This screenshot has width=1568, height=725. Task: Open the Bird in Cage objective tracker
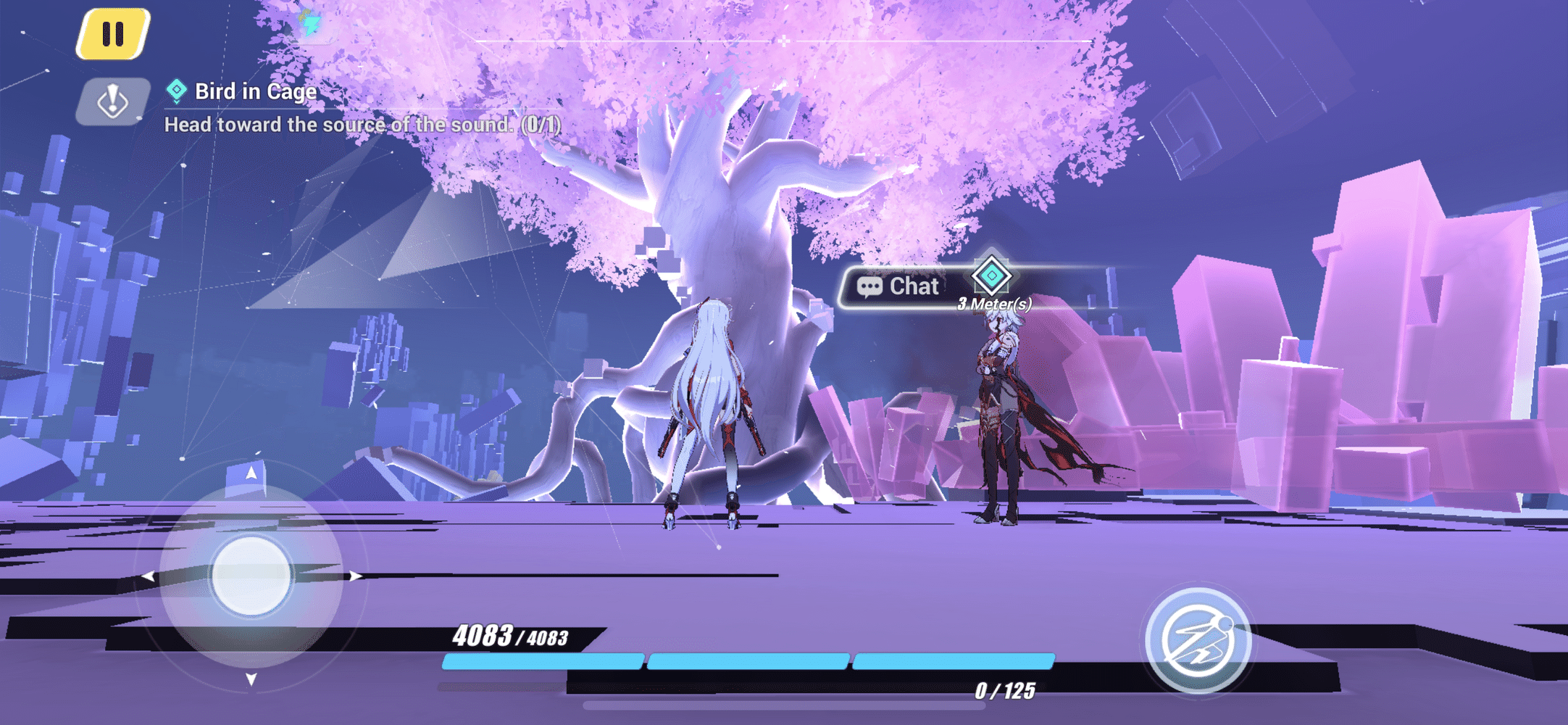(255, 92)
